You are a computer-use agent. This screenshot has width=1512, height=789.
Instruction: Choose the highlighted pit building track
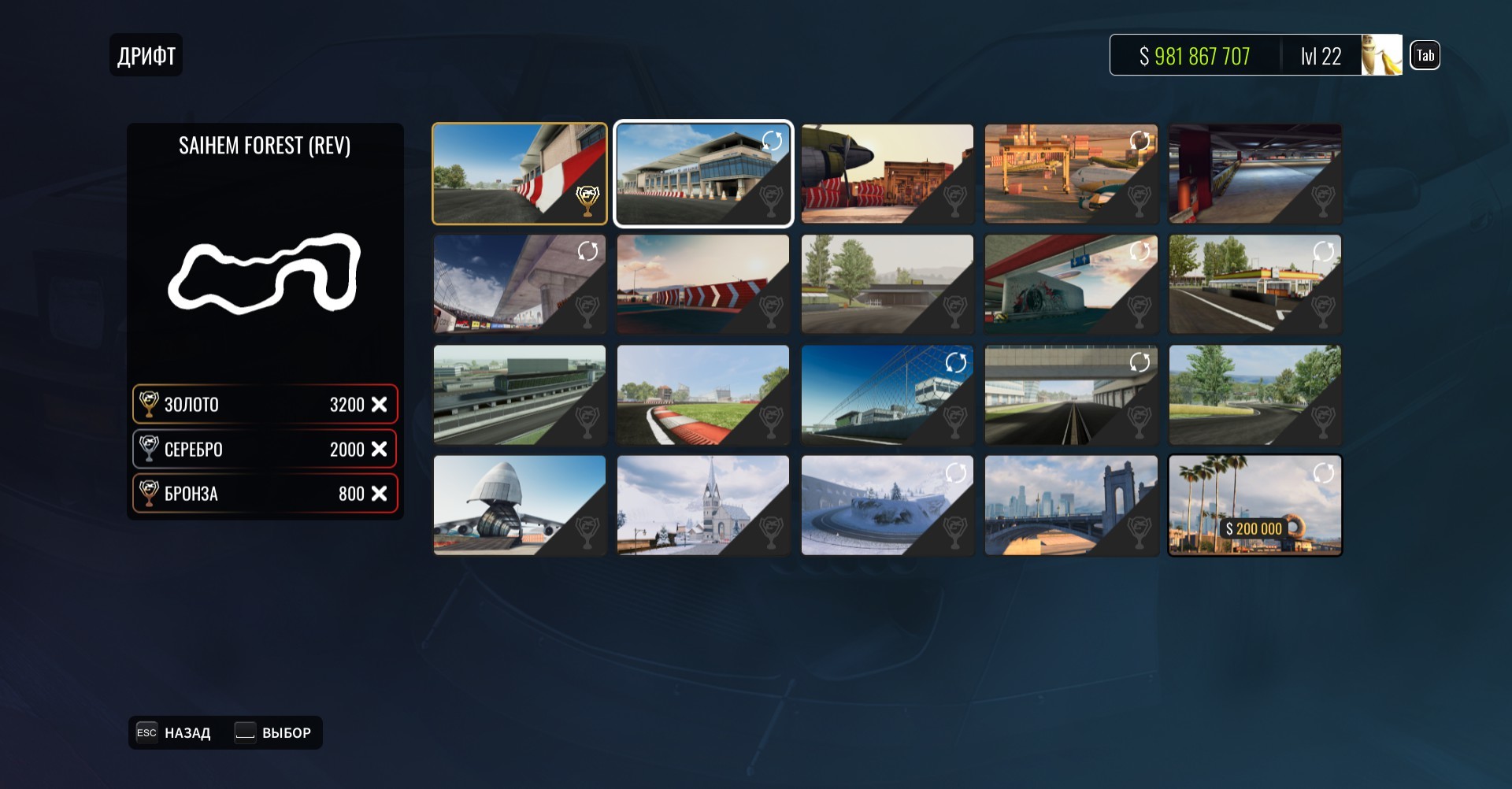pyautogui.click(x=702, y=173)
